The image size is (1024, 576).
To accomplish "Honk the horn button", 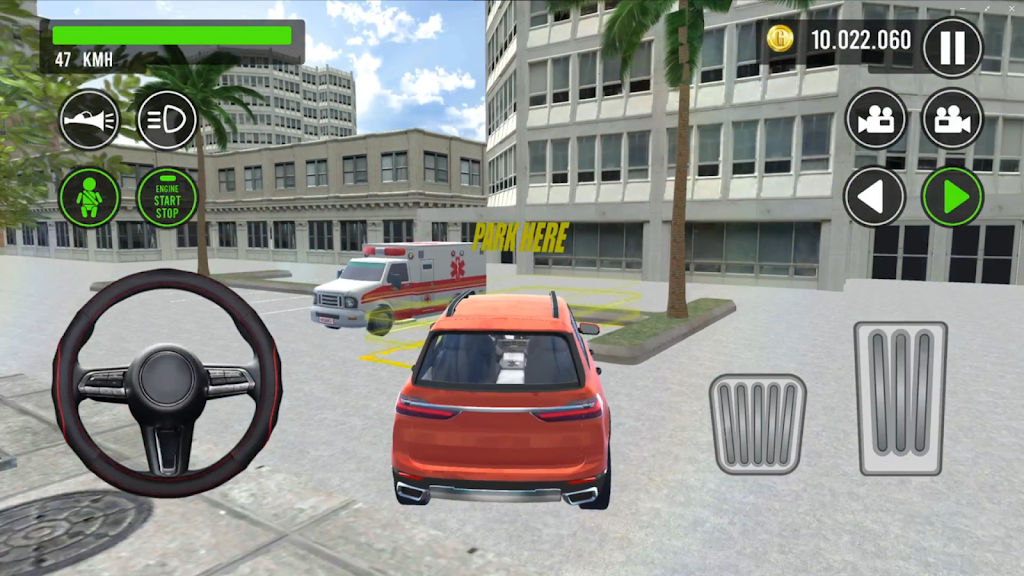I will (x=89, y=120).
